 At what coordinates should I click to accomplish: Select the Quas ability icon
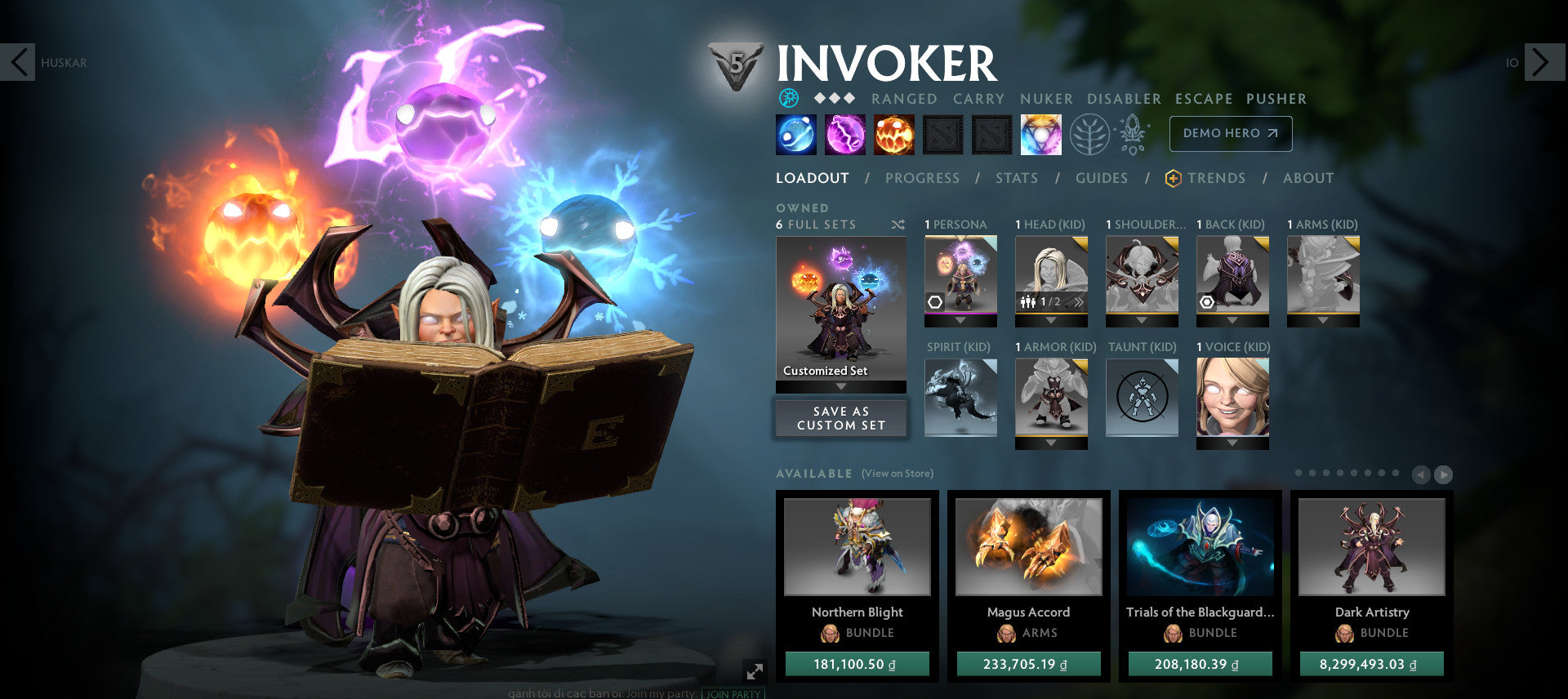795,134
